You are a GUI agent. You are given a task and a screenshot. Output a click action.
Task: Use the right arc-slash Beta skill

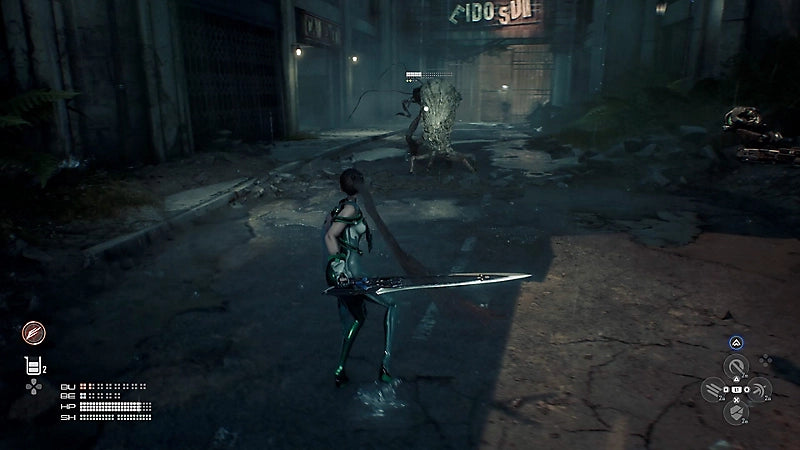759,390
